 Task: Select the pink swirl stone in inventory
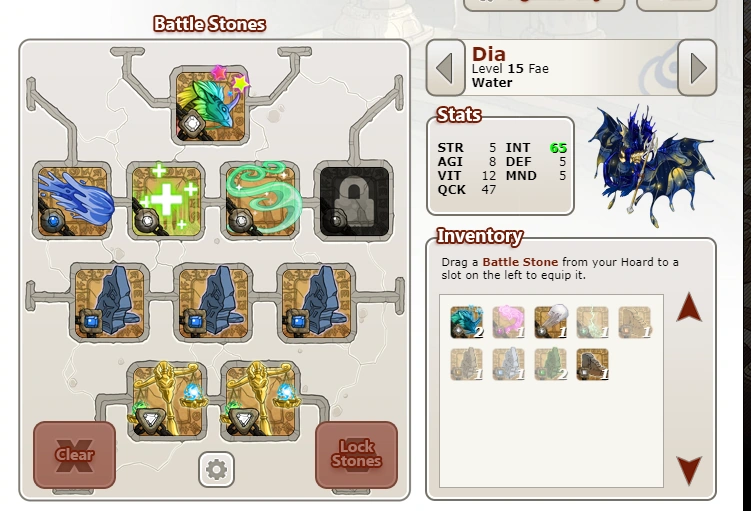coord(508,321)
